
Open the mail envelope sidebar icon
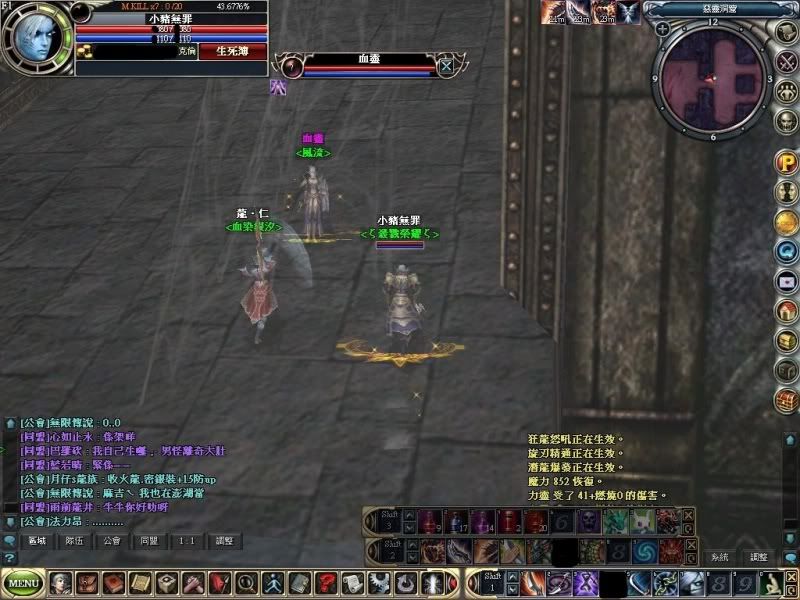click(x=787, y=281)
